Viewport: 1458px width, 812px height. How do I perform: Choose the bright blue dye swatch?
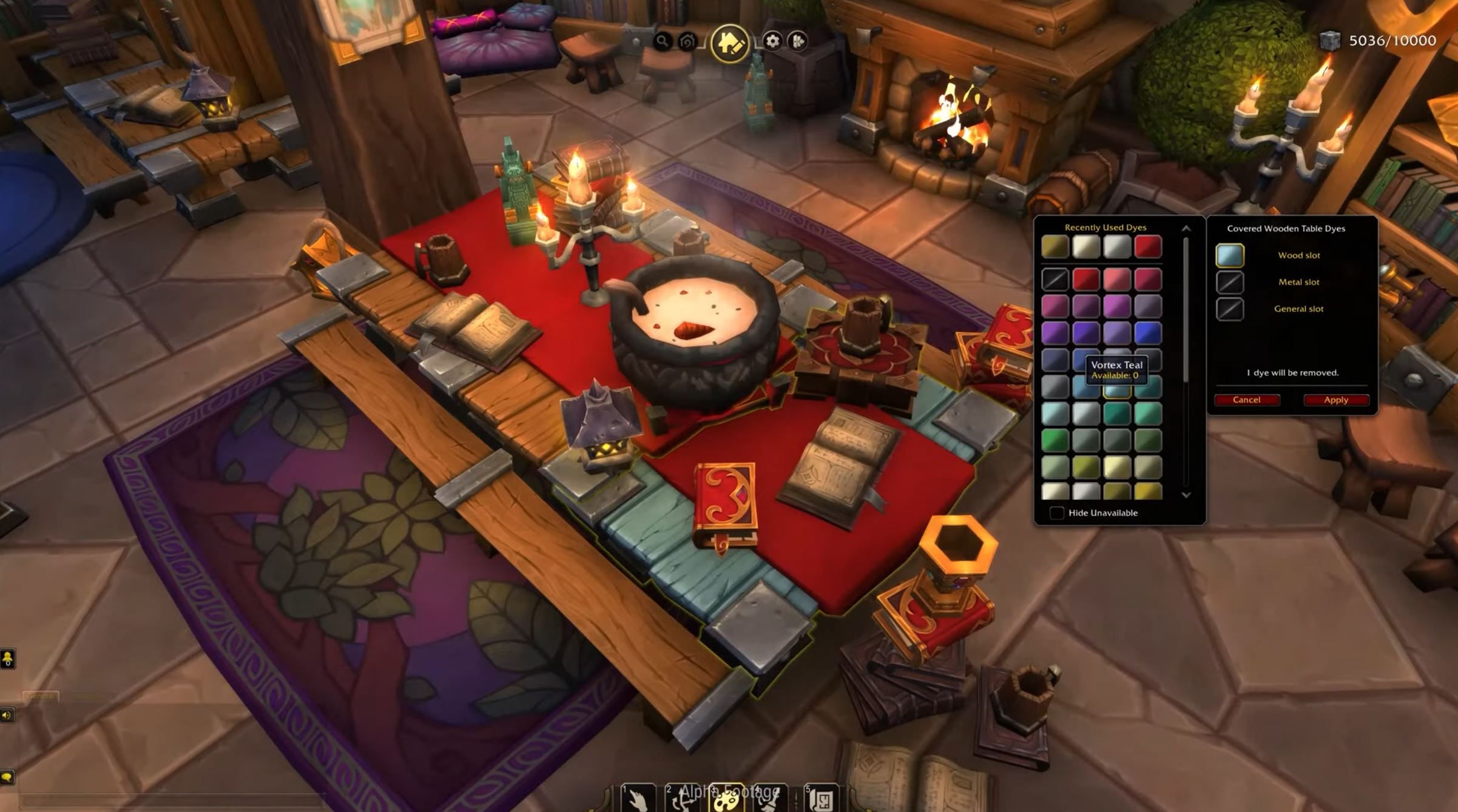pos(1147,333)
